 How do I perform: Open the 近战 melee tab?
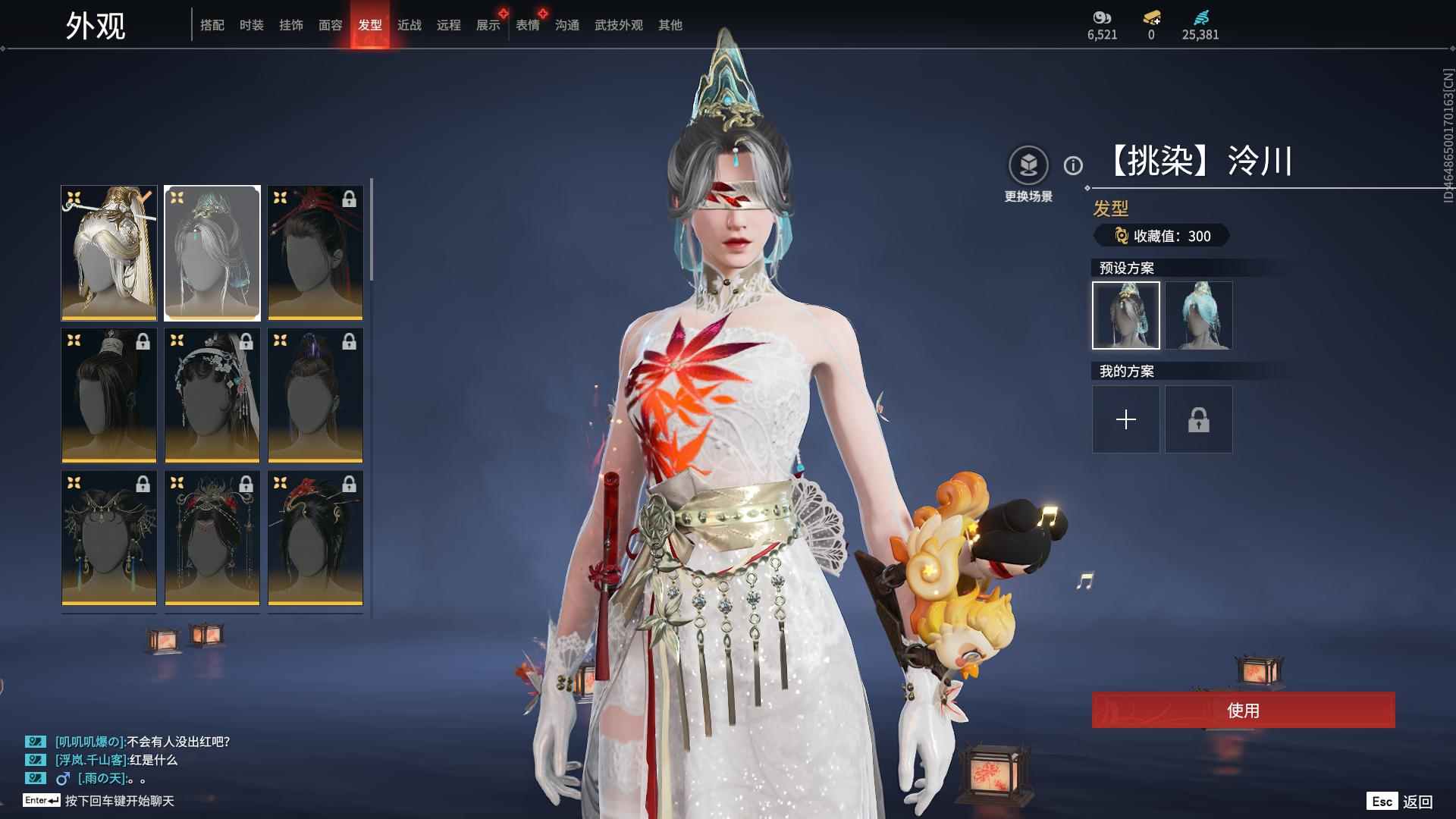pos(409,25)
